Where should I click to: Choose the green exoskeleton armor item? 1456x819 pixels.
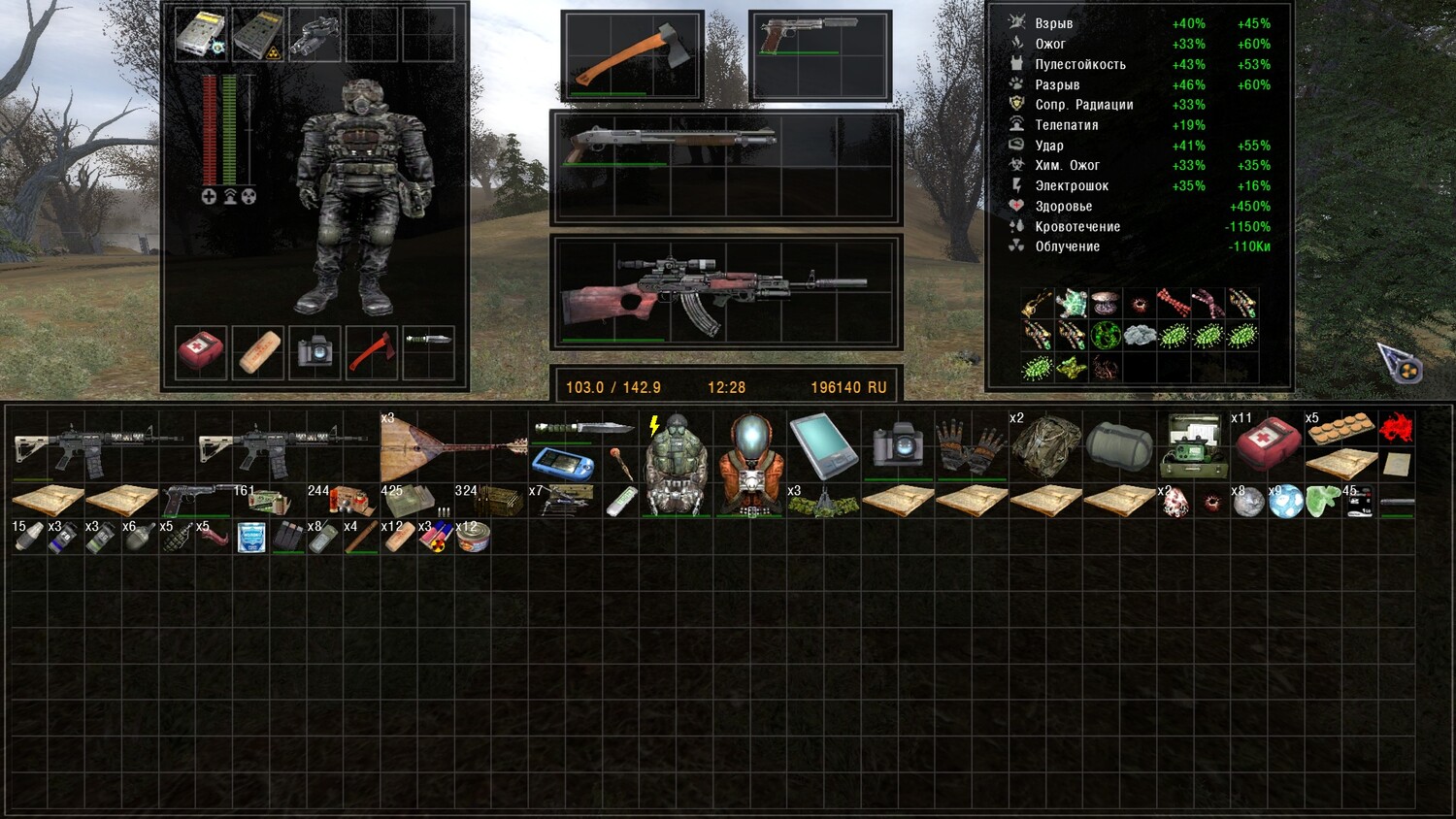click(x=676, y=464)
